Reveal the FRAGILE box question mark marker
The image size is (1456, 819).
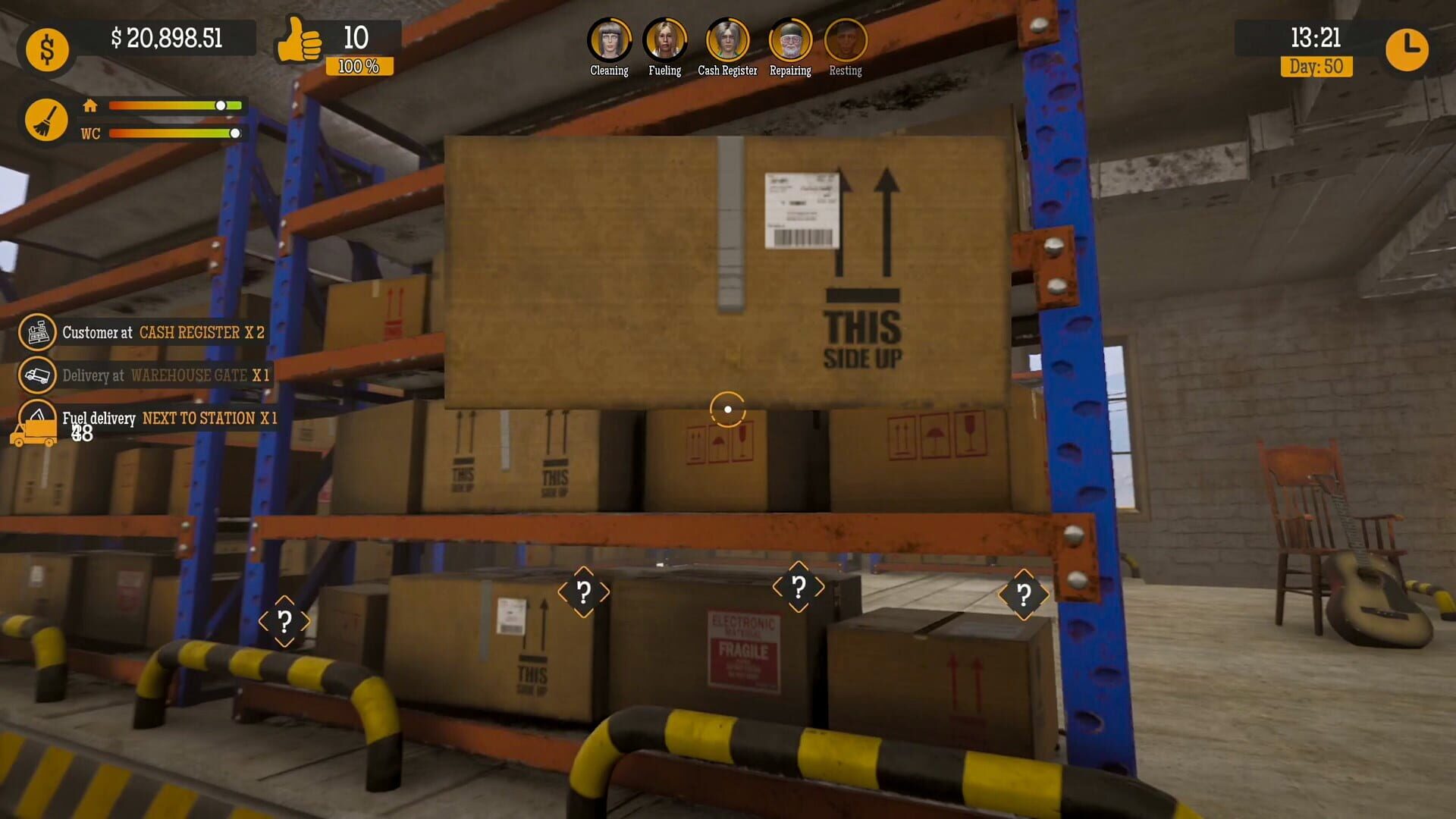pos(797,585)
